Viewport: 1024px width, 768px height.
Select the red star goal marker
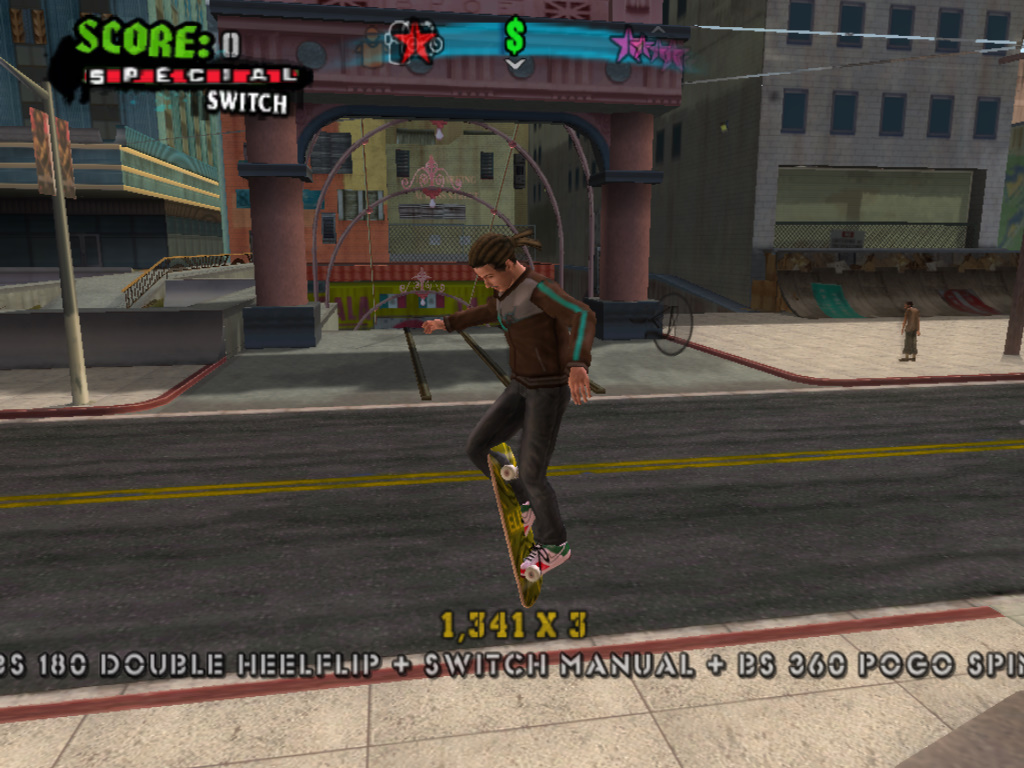(x=414, y=42)
